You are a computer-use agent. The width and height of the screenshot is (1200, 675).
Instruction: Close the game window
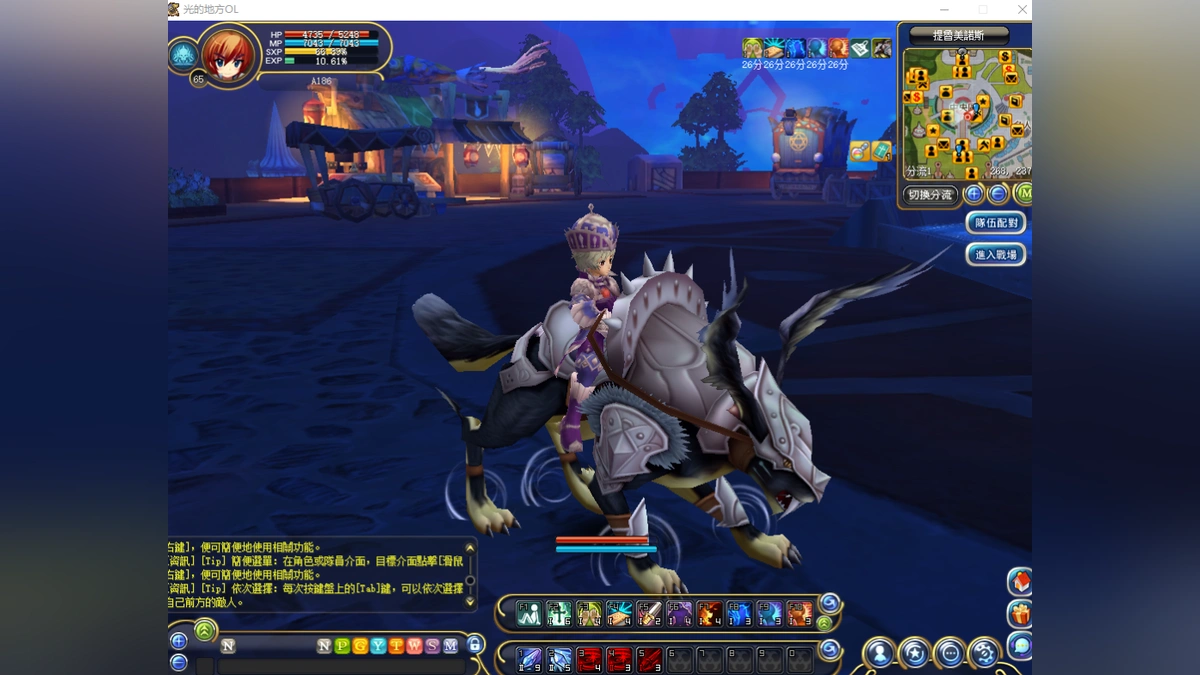coord(1022,10)
